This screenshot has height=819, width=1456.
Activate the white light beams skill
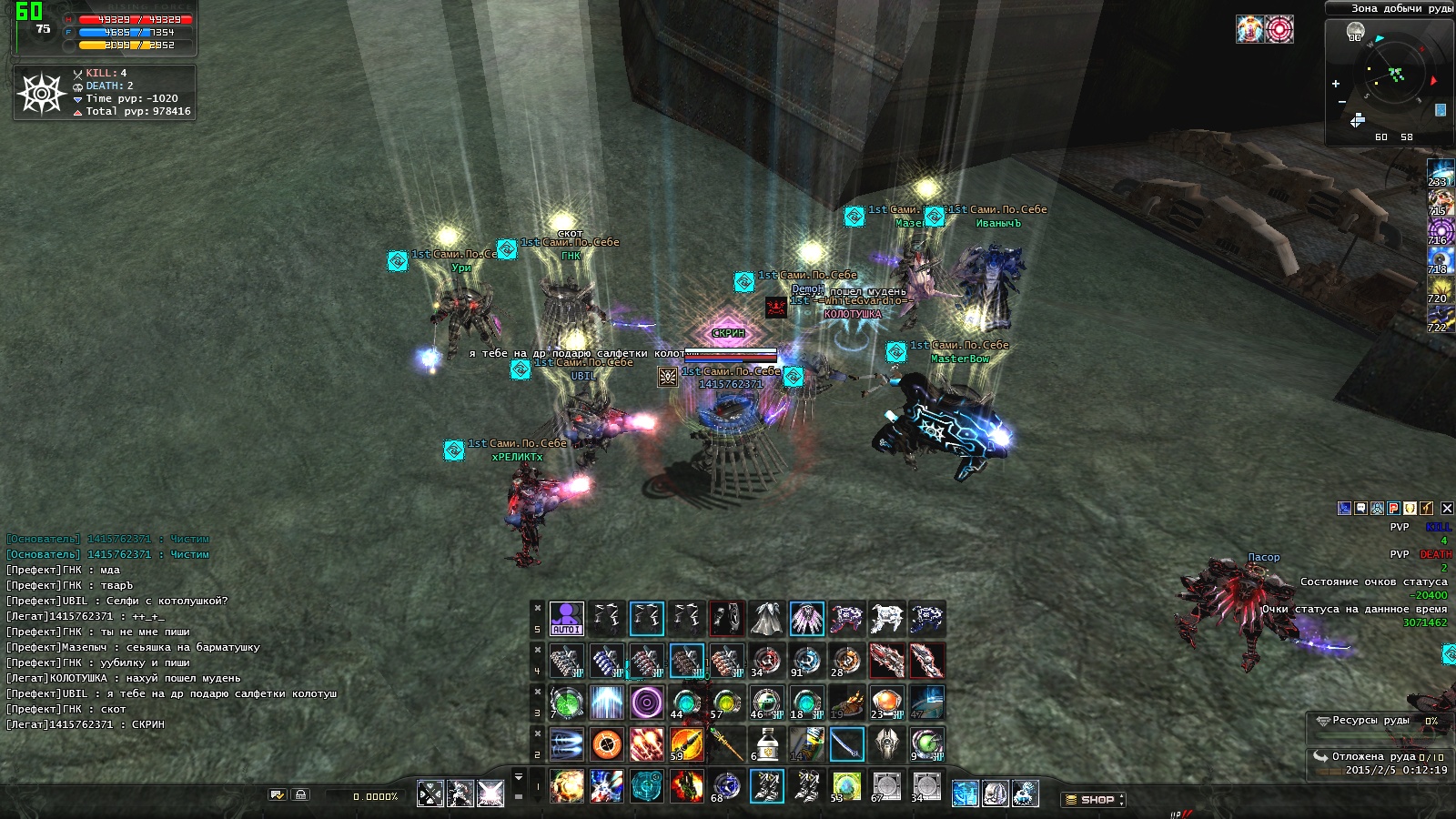[x=606, y=703]
